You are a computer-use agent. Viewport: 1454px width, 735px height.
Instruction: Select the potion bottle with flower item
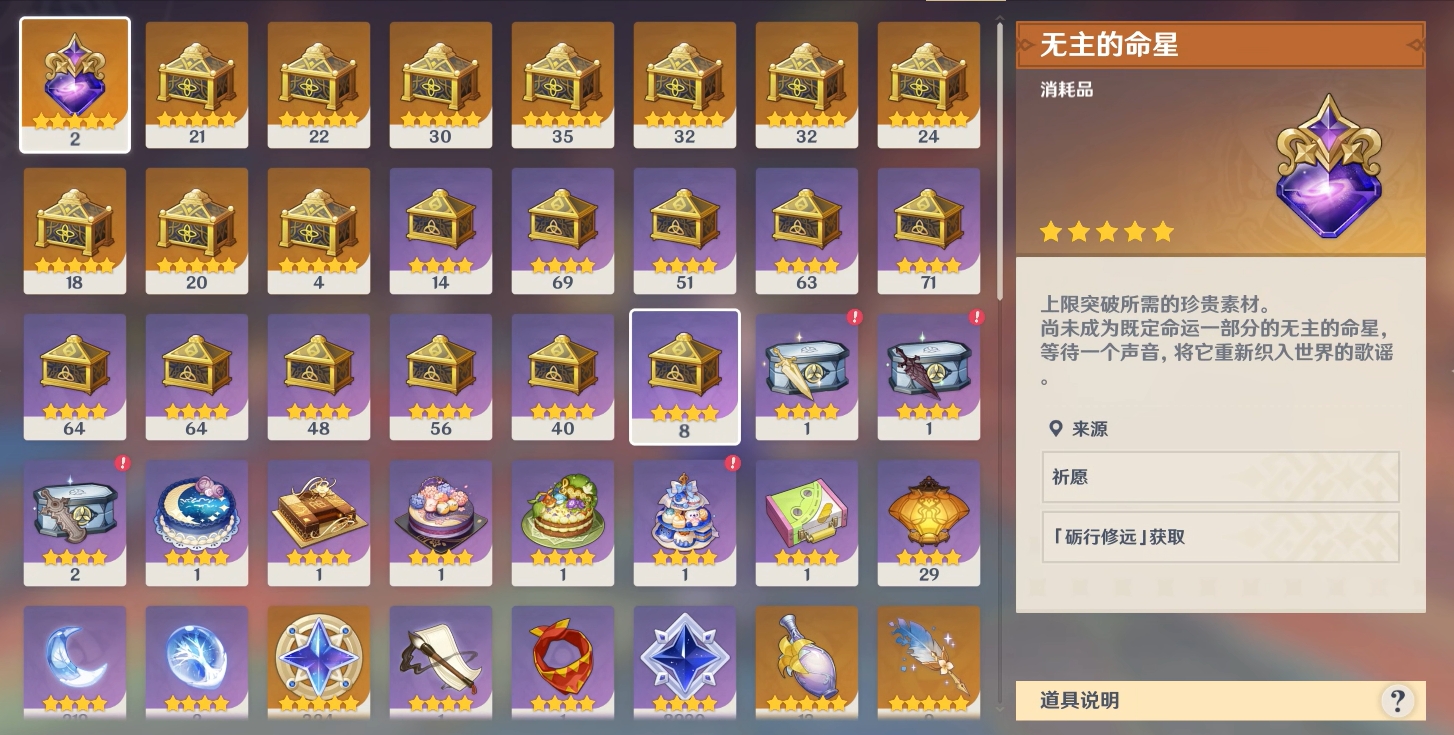[807, 658]
